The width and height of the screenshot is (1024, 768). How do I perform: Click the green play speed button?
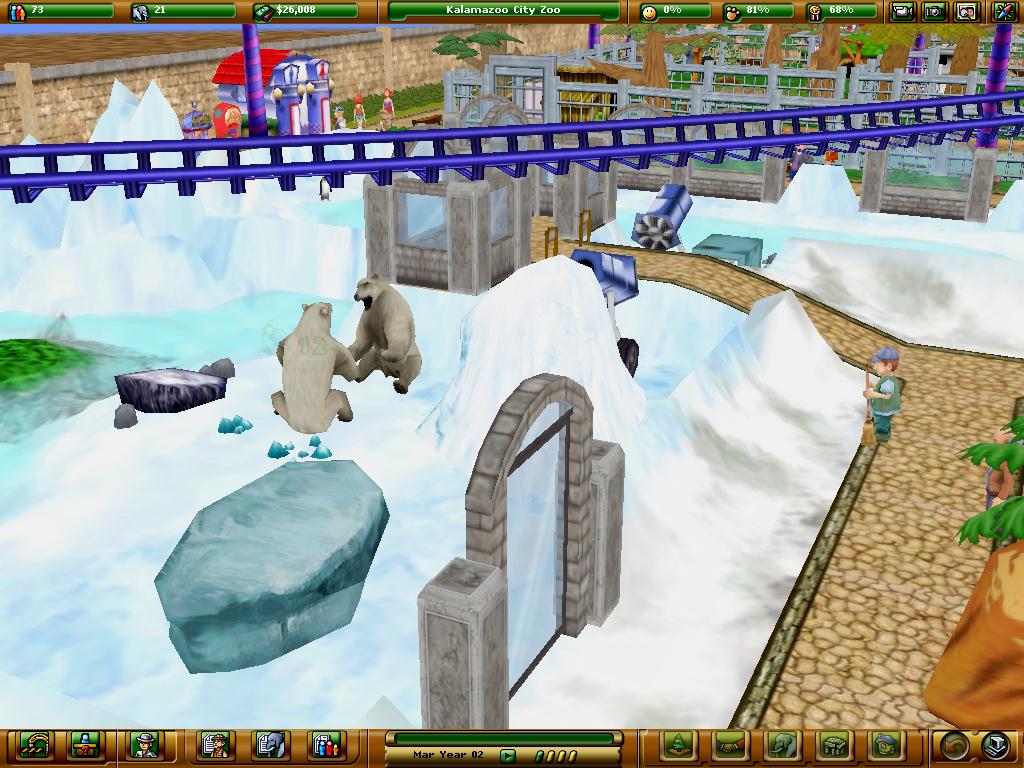tap(508, 756)
